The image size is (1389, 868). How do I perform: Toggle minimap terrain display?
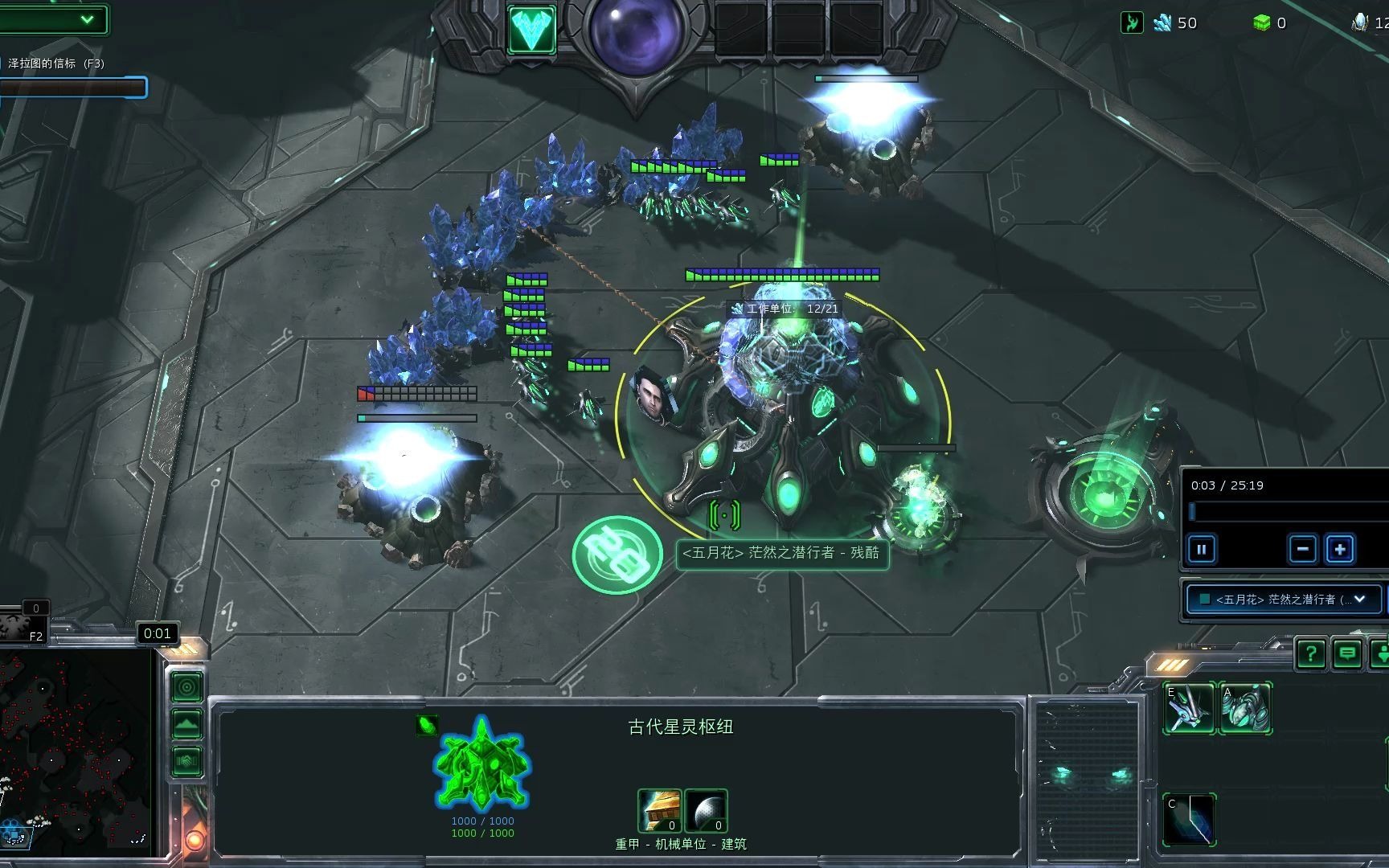187,724
